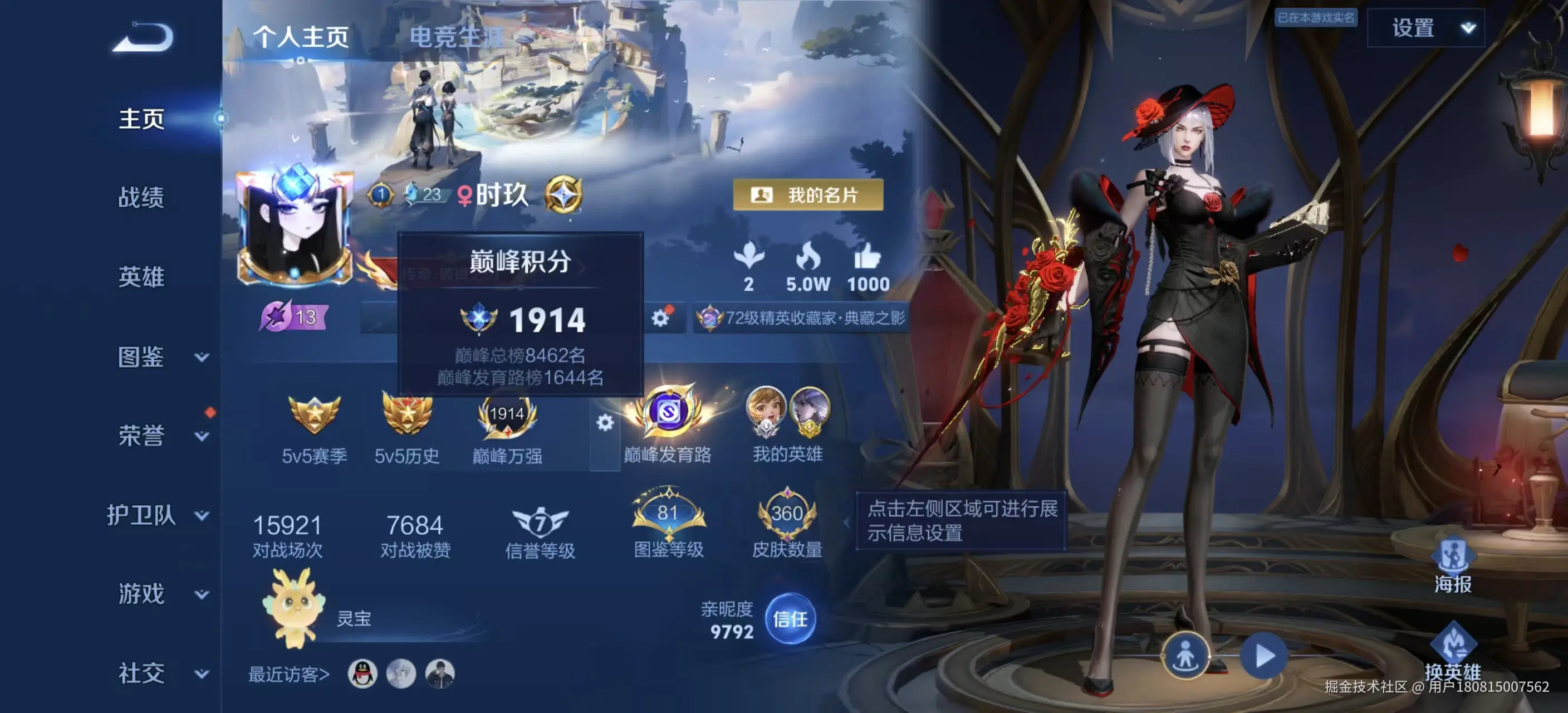1568x713 pixels.
Task: Click the 信任 intimacy badge
Action: [x=792, y=620]
